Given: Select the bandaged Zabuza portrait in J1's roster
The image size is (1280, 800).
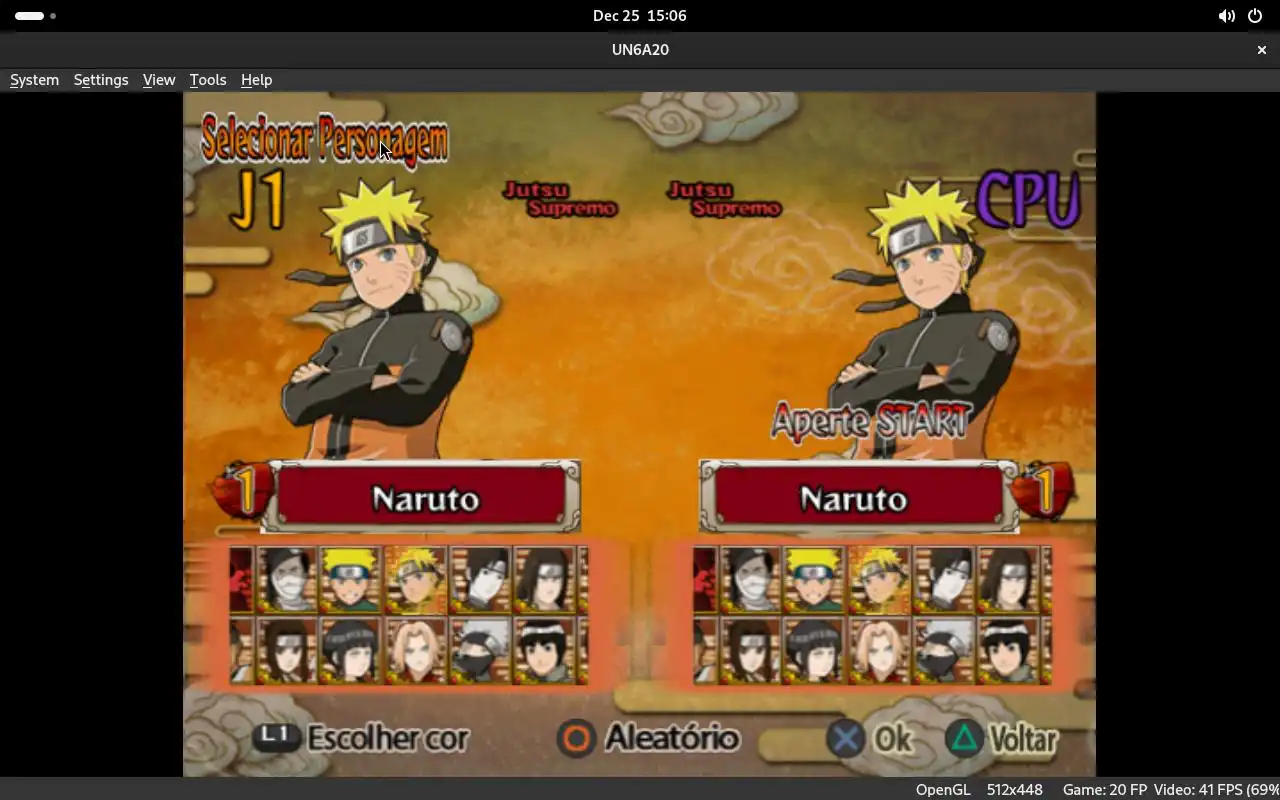Looking at the screenshot, I should [288, 580].
